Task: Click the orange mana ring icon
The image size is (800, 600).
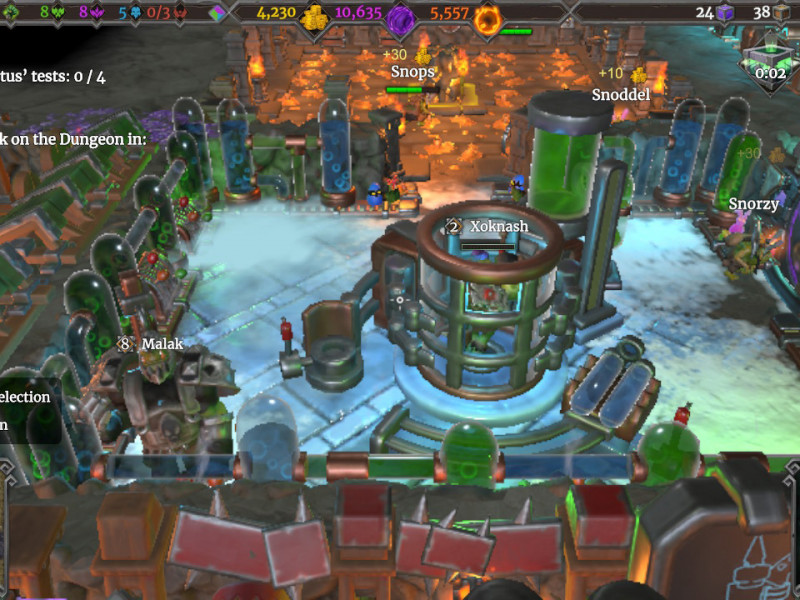Action: coord(488,18)
